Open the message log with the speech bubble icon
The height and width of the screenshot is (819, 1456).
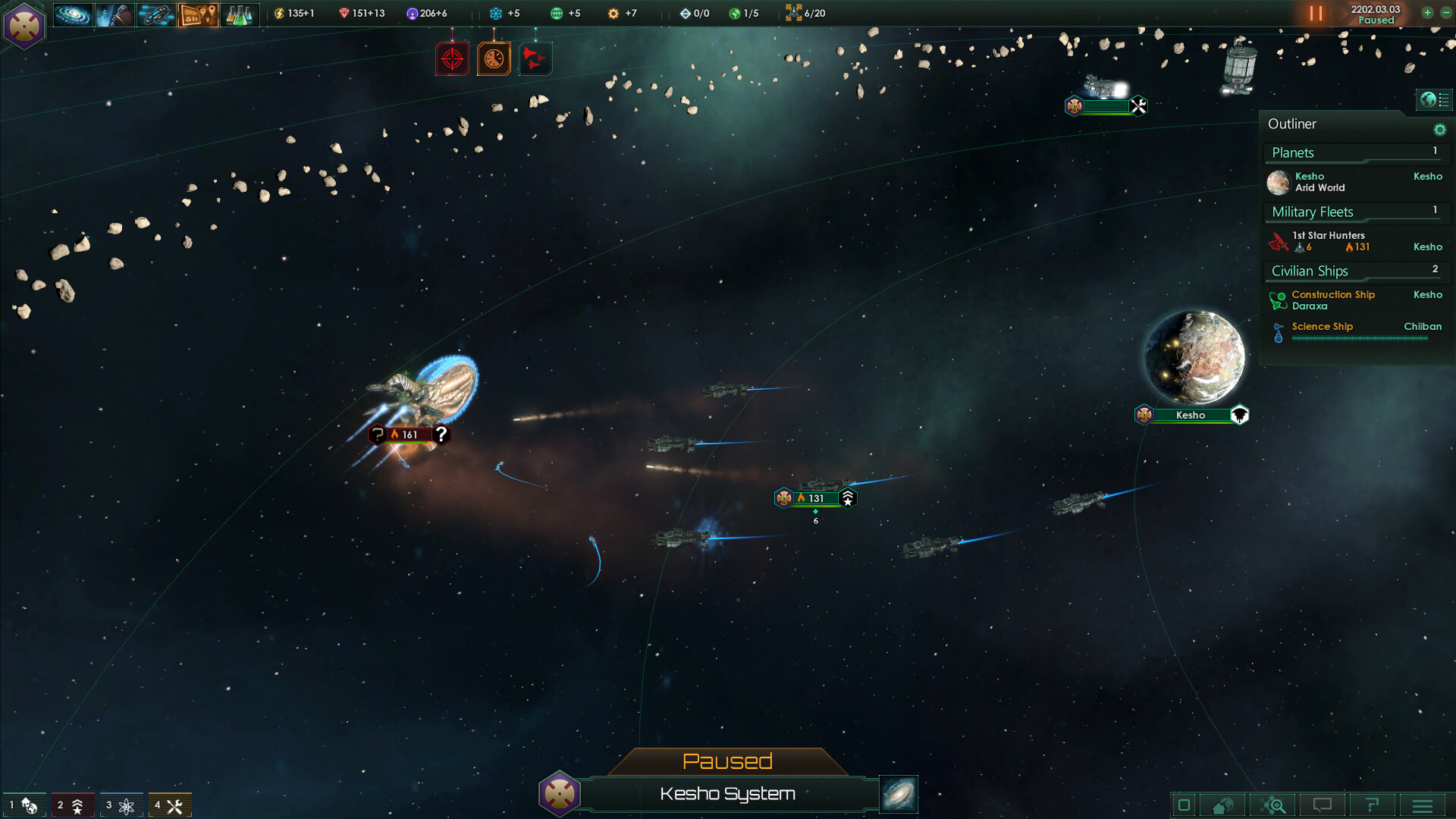(x=1323, y=805)
